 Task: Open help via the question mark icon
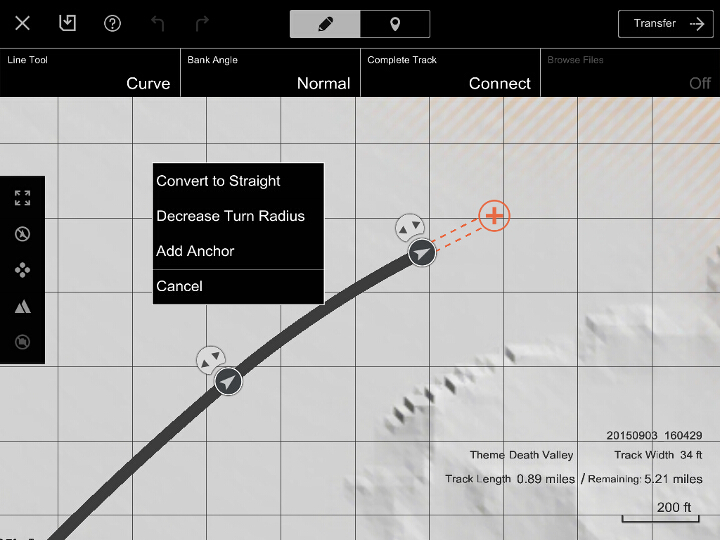[113, 23]
